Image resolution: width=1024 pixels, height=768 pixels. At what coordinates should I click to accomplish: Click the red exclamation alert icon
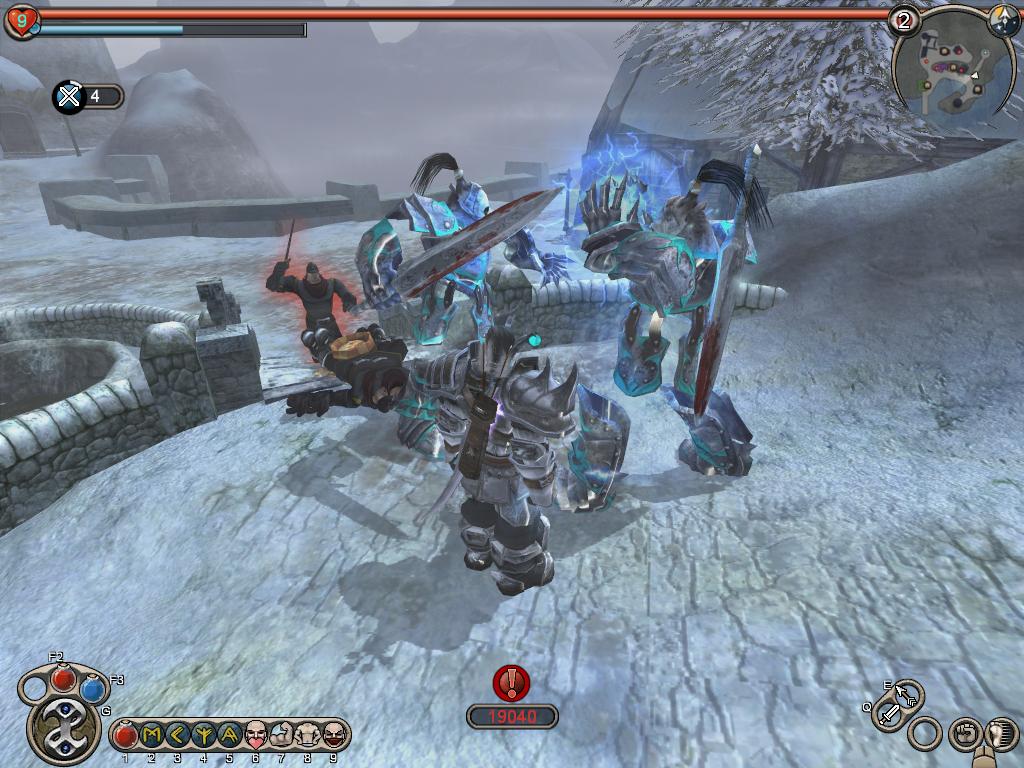click(x=512, y=683)
